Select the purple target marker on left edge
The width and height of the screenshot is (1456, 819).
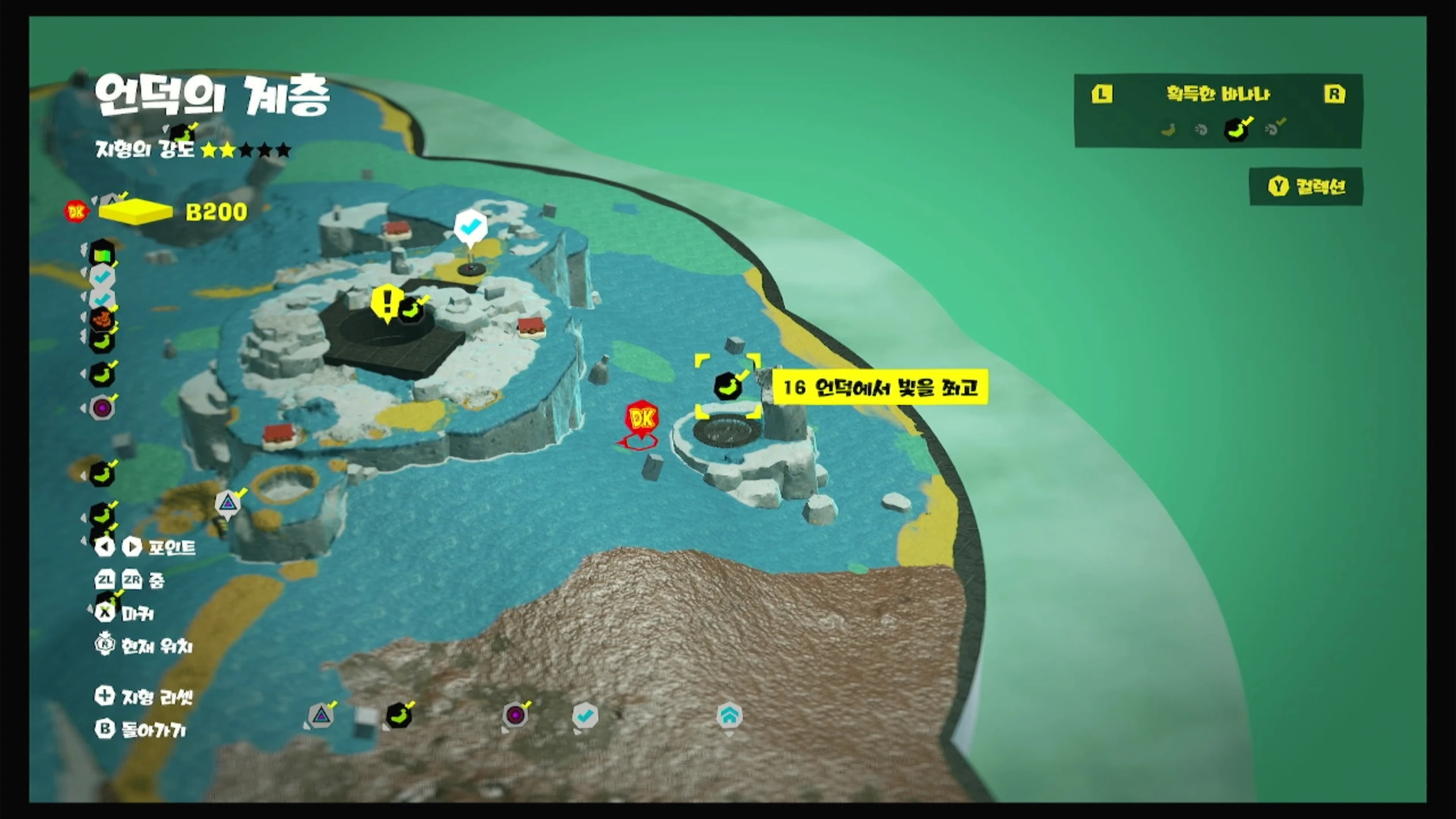point(102,408)
